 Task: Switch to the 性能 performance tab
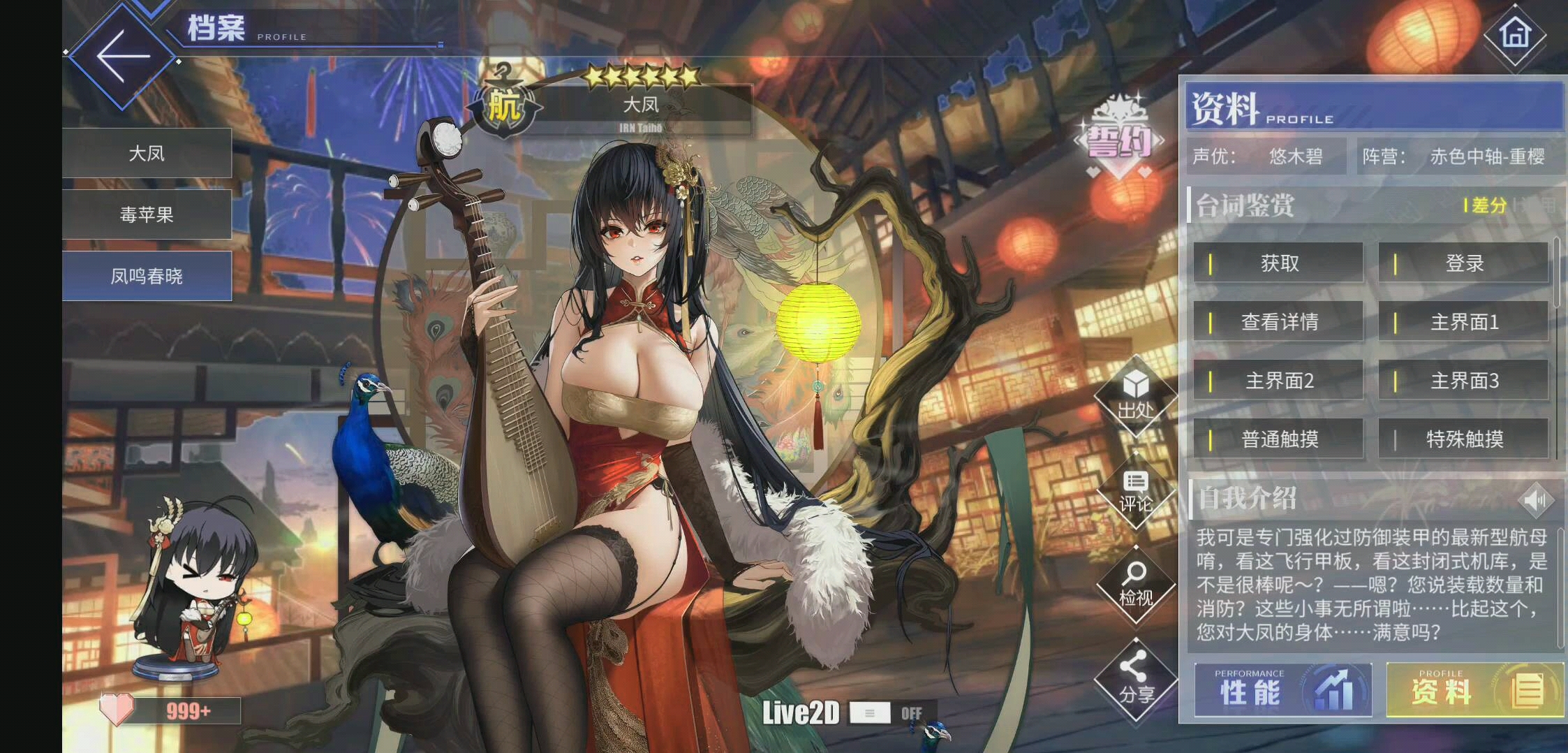1282,690
